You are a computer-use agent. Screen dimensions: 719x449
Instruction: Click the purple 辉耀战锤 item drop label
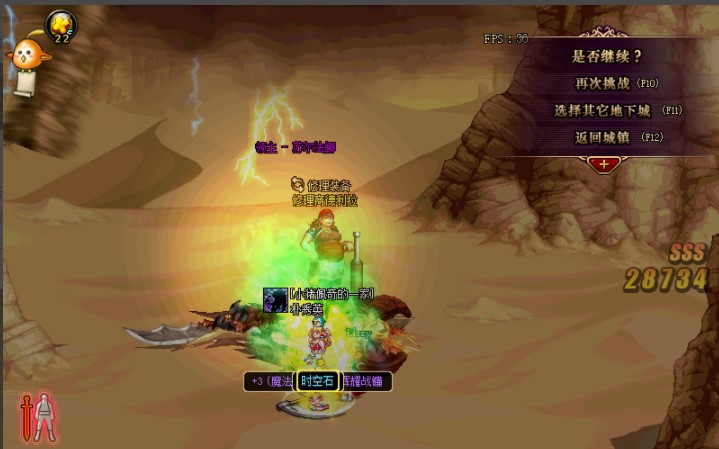click(367, 381)
